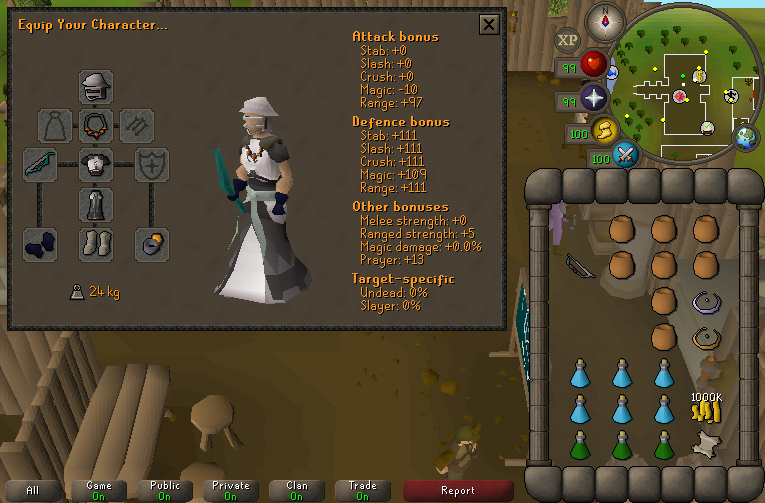The image size is (765, 503).
Task: Open the world map globe
Action: coord(747,138)
